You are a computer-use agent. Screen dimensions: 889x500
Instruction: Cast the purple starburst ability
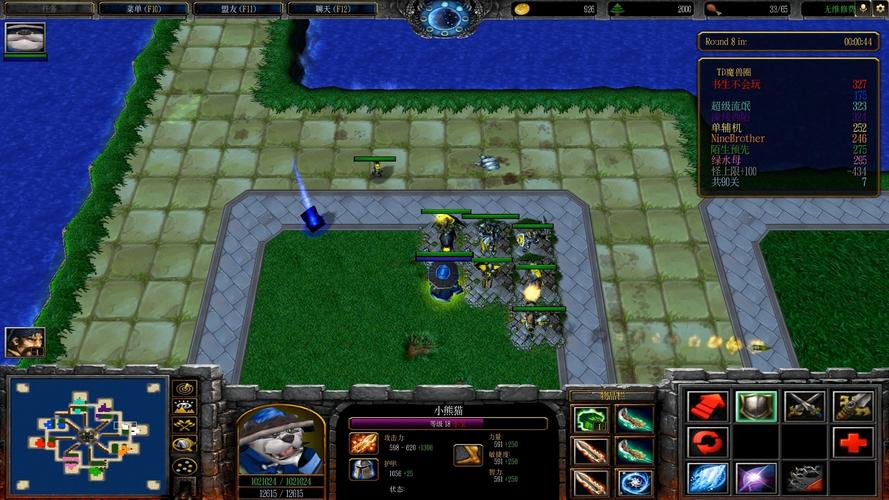(755, 477)
